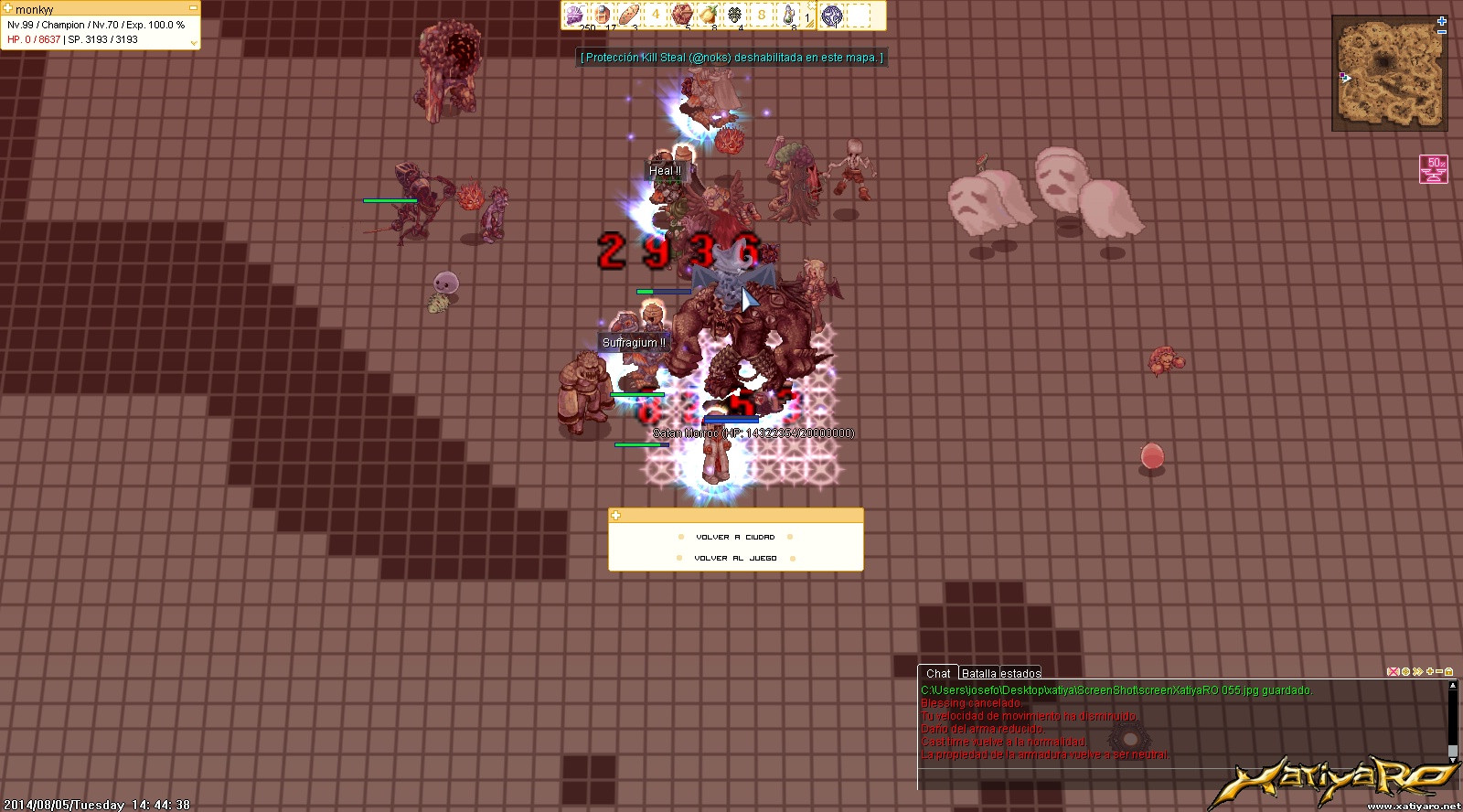Viewport: 1463px width, 812px height.
Task: Open the estados chat tab
Action: pos(1020,674)
